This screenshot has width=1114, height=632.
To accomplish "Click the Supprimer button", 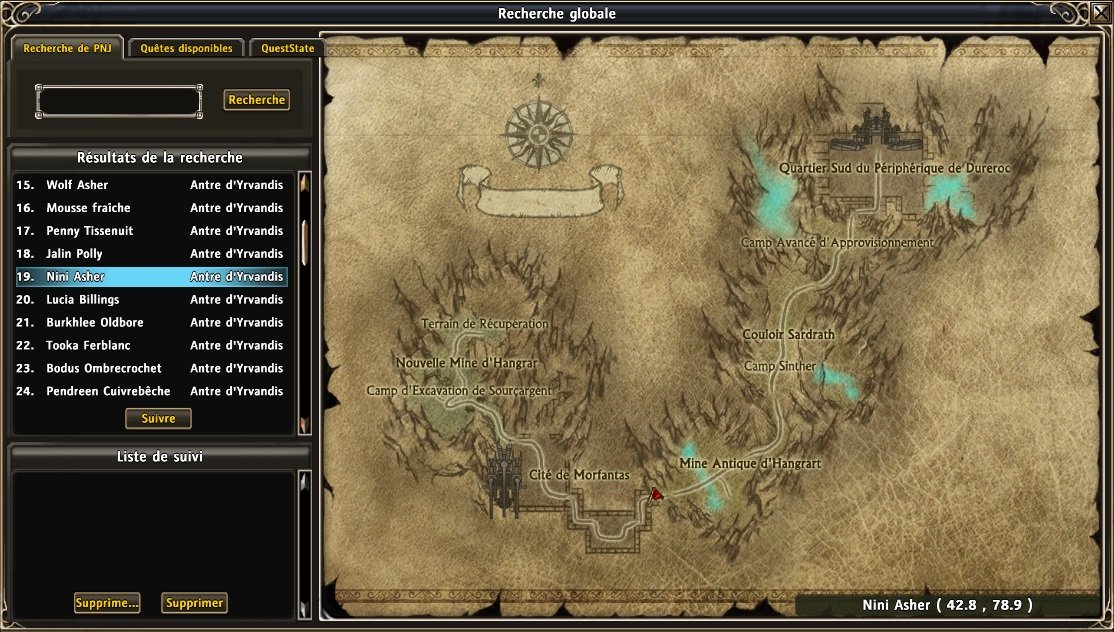I will 194,603.
